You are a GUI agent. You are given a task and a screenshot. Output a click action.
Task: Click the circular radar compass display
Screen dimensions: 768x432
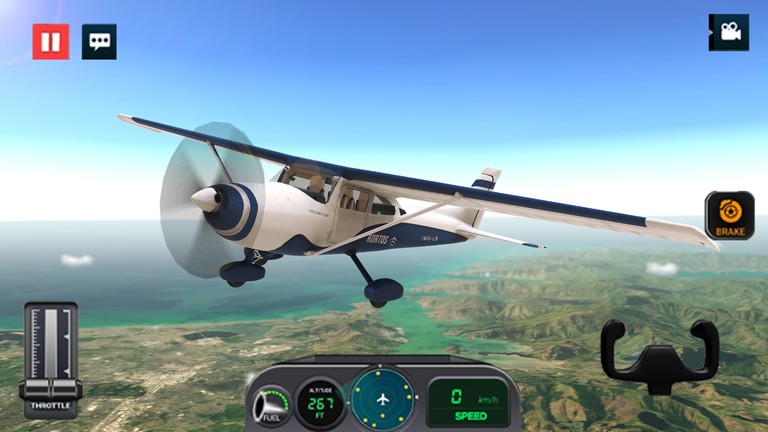click(384, 399)
